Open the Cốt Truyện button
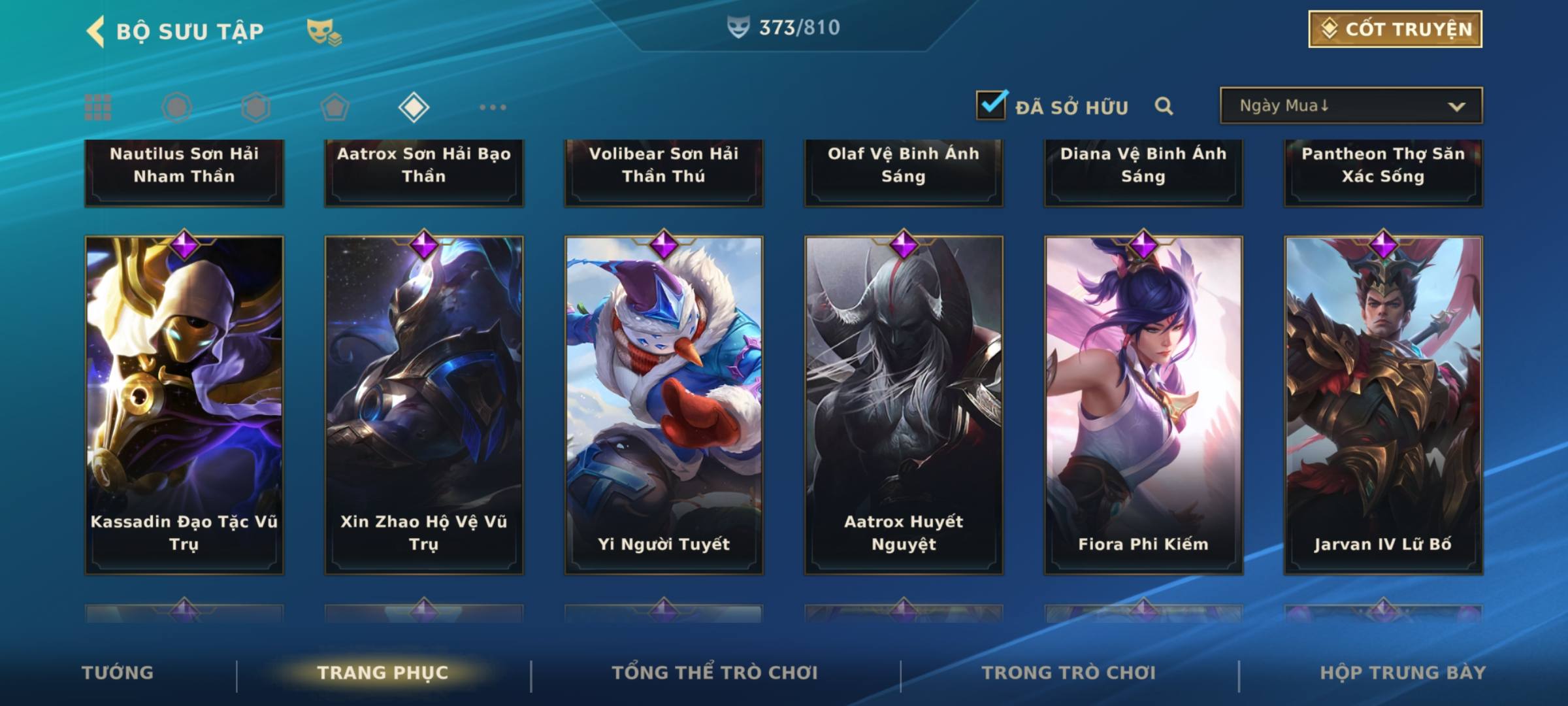 [x=1395, y=29]
